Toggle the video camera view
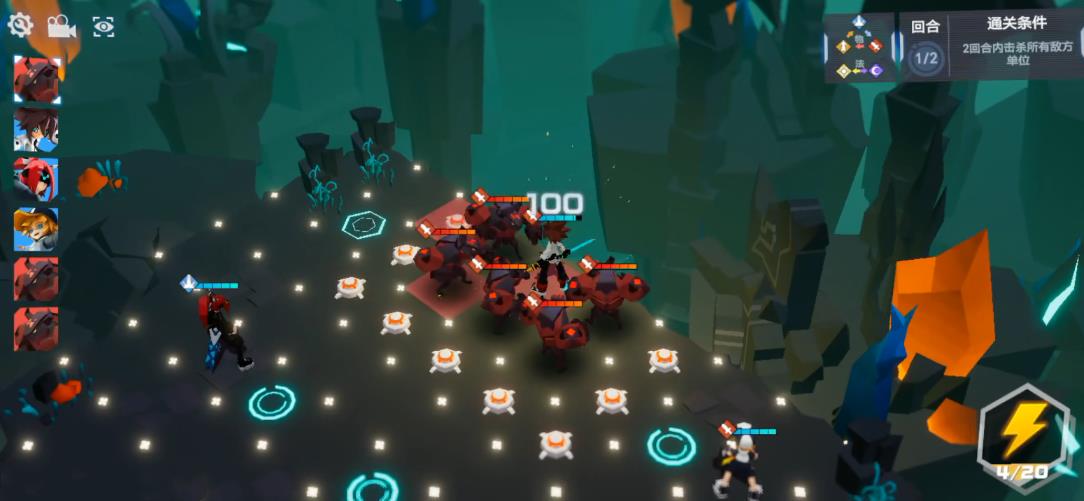This screenshot has height=501, width=1084. coord(61,26)
